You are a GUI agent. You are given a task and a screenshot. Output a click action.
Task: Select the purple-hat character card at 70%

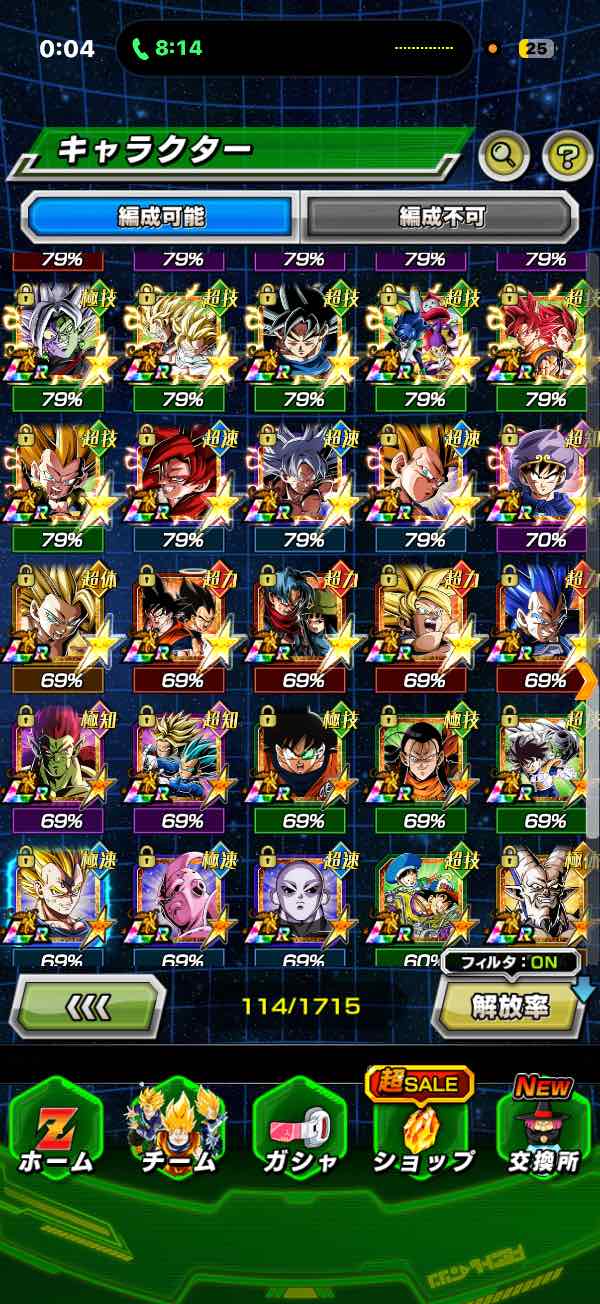click(543, 475)
